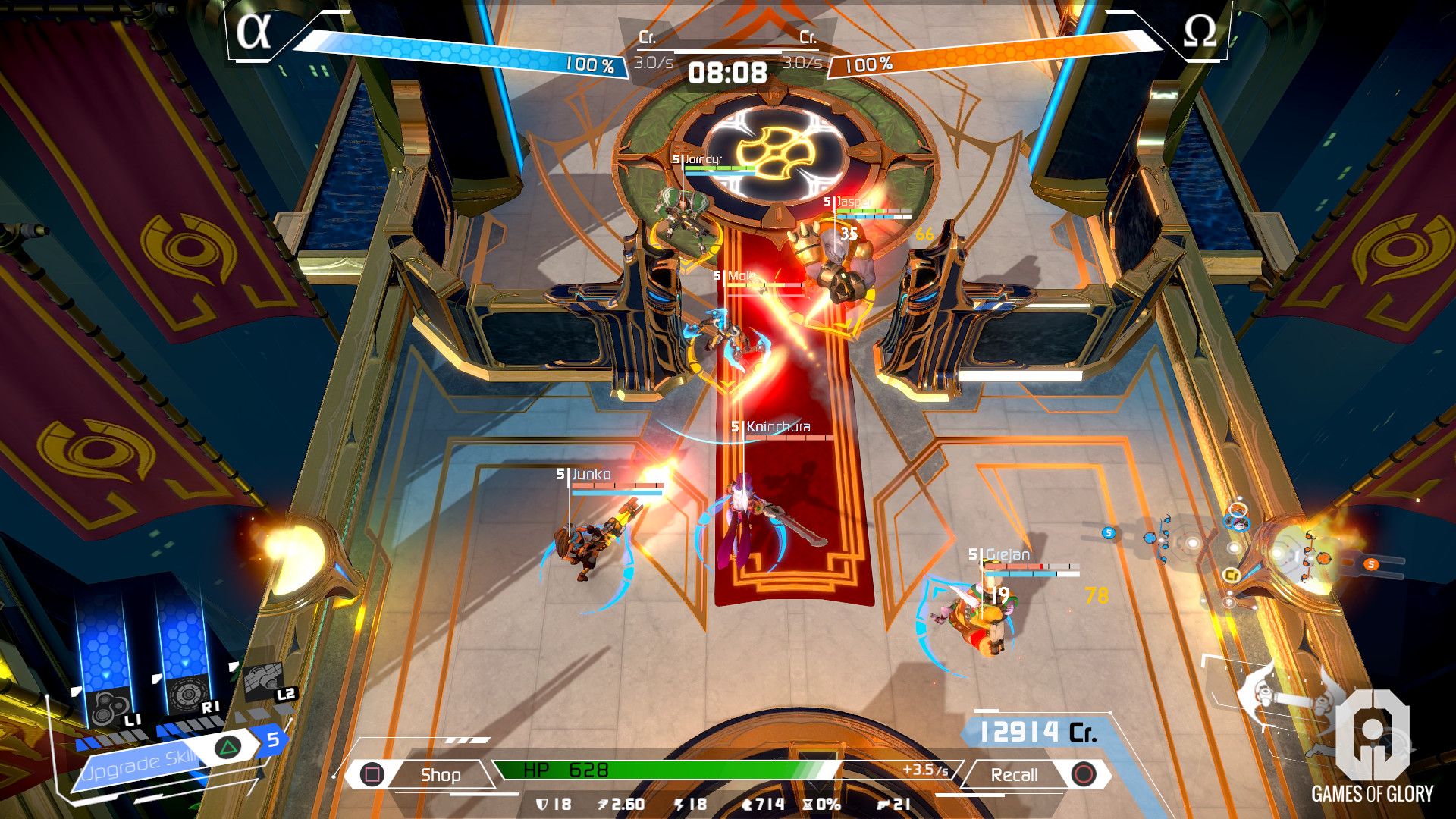The width and height of the screenshot is (1456, 819).
Task: Activate the Recall button
Action: click(x=1015, y=774)
